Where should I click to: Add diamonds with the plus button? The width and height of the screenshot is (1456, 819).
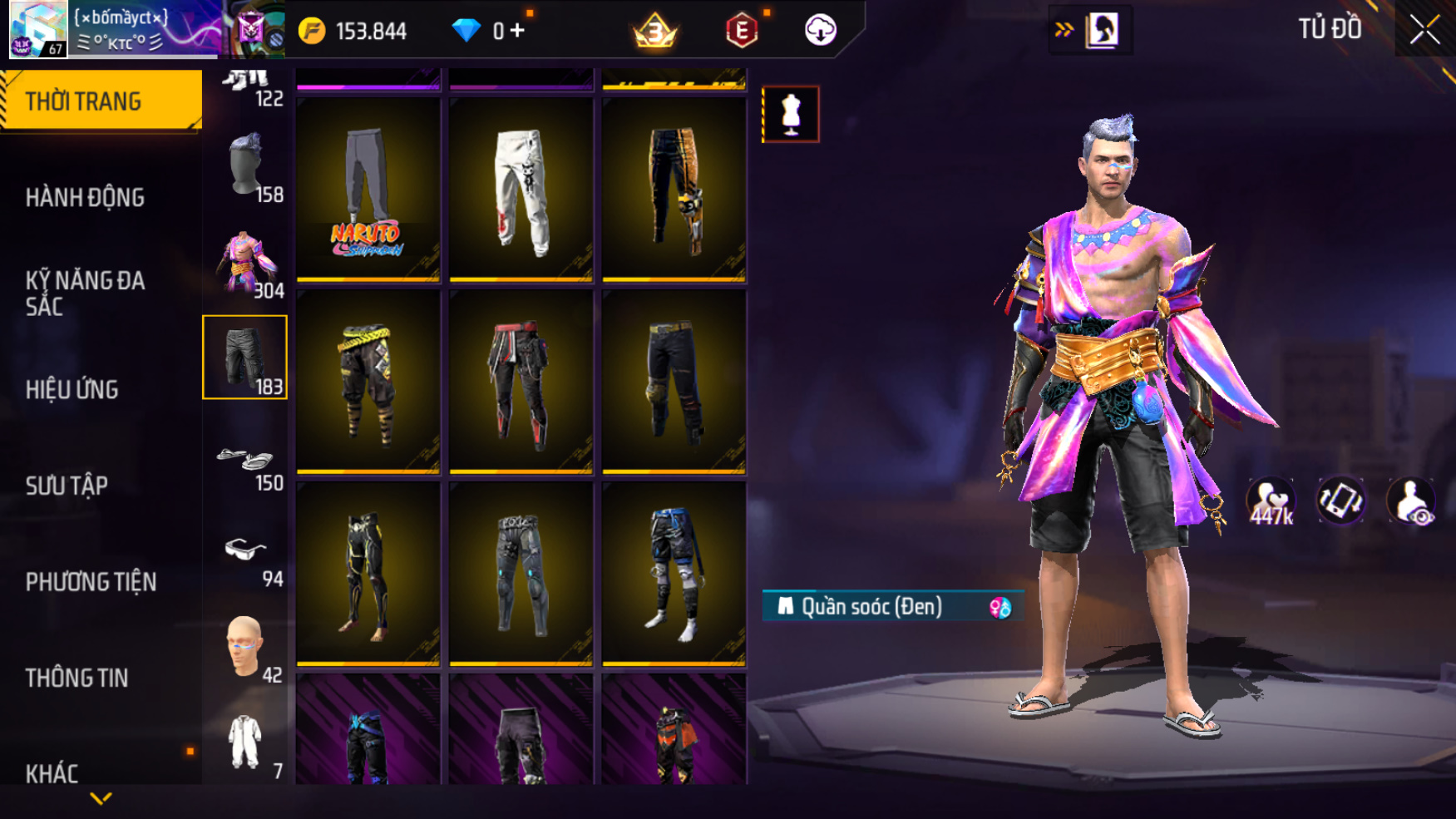(x=518, y=31)
